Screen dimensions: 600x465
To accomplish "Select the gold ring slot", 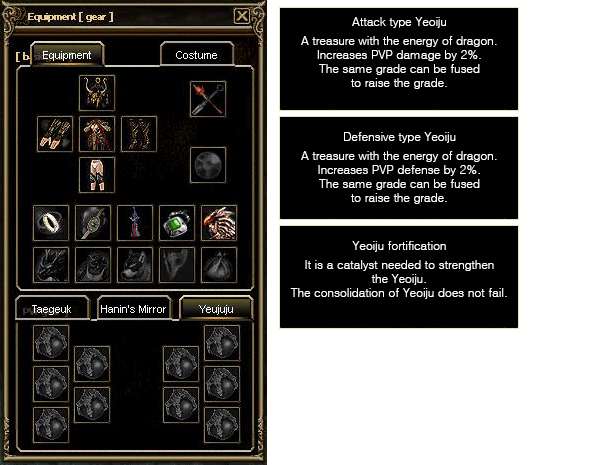I will pos(52,222).
